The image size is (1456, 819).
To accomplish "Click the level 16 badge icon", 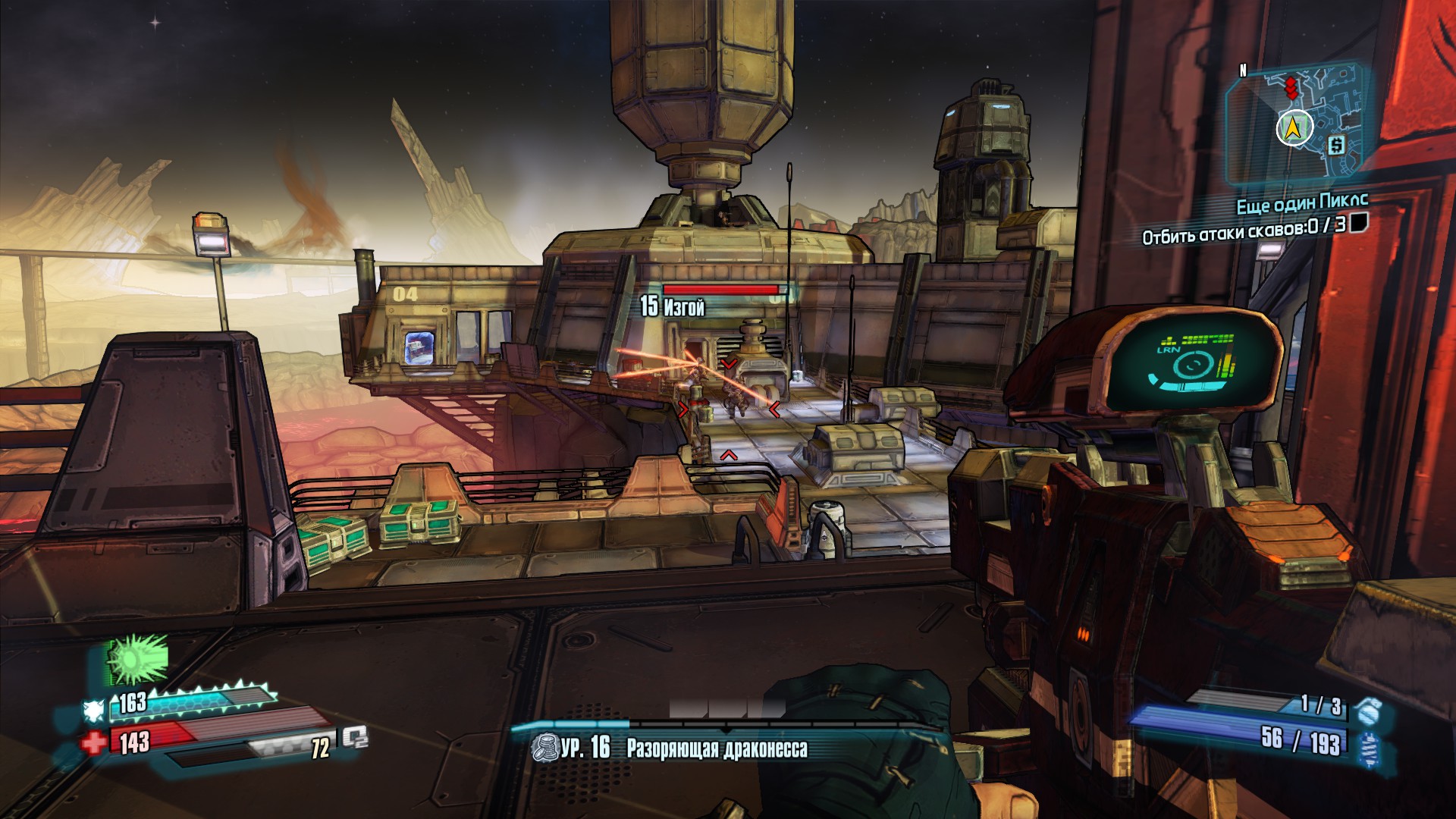I will click(x=544, y=748).
